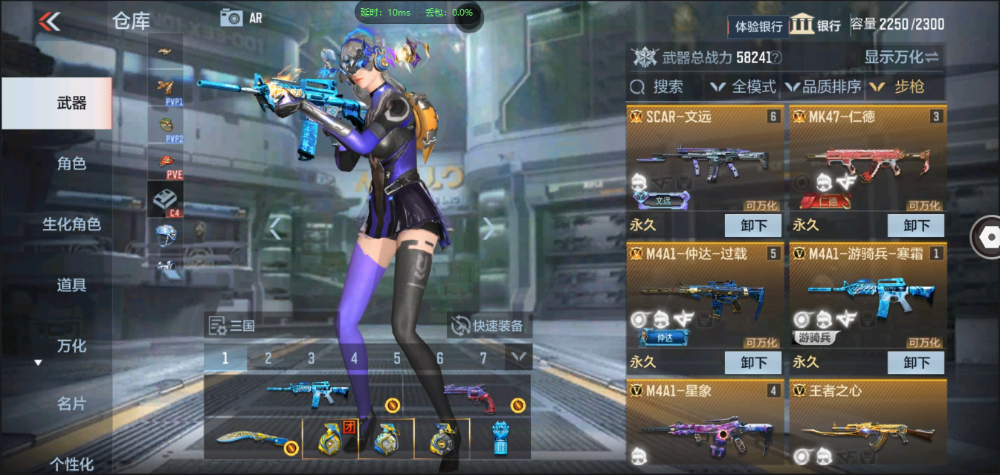This screenshot has width=1000, height=475.
Task: Toggle the 显示万化 display option
Action: 902,57
